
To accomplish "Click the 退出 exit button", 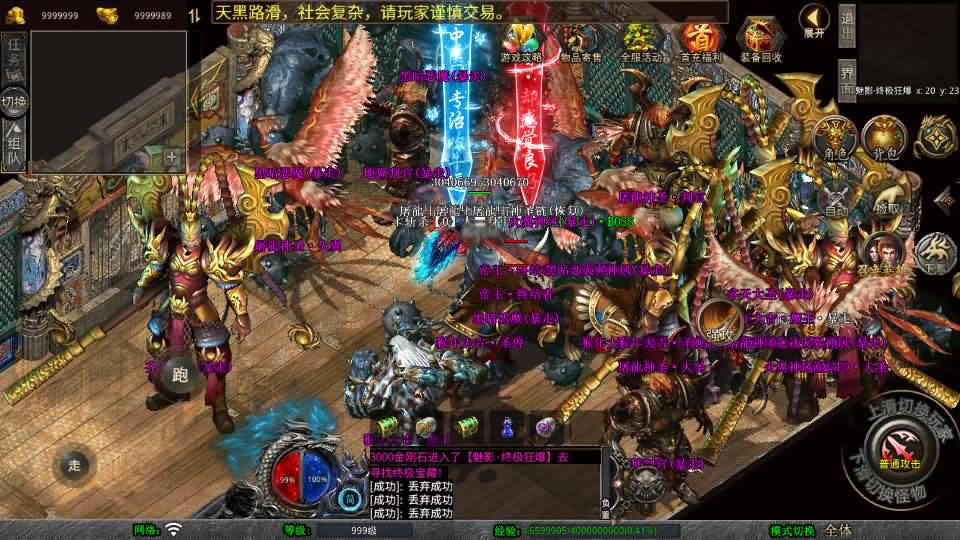I will 846,27.
